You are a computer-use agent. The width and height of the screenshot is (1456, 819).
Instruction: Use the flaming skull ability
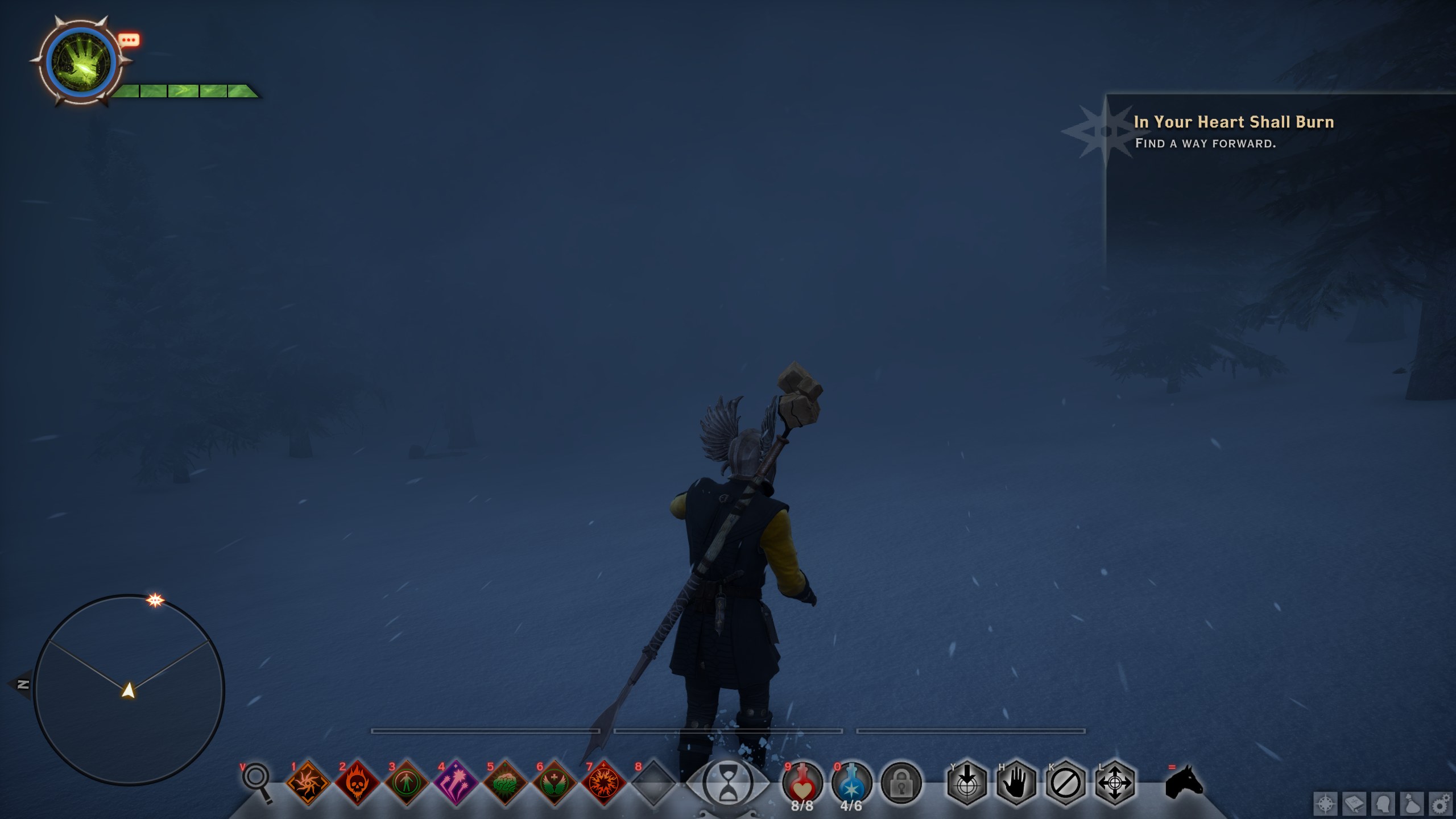tap(357, 783)
